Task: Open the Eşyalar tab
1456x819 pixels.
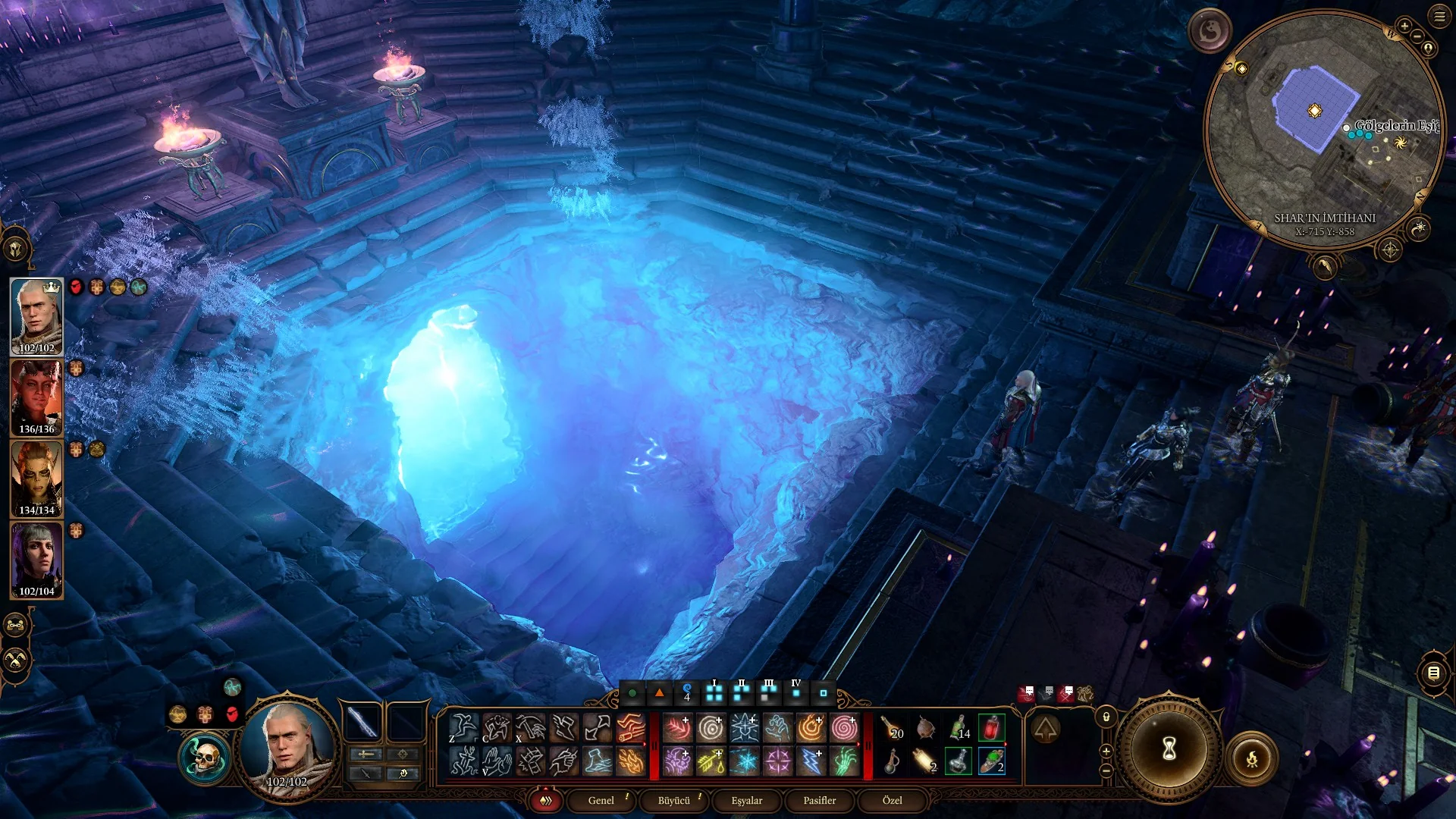Action: (748, 800)
